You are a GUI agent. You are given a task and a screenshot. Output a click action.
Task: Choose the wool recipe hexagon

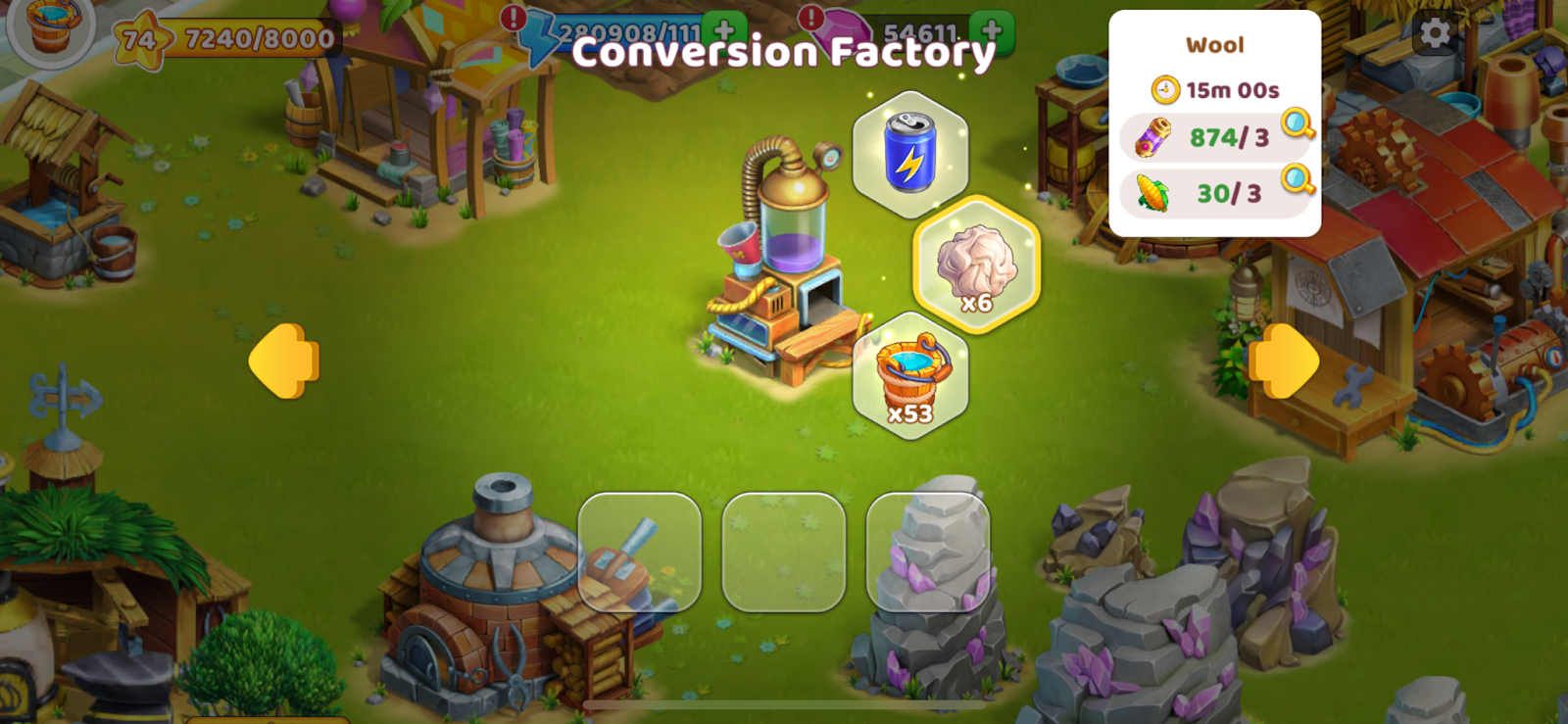coord(976,265)
